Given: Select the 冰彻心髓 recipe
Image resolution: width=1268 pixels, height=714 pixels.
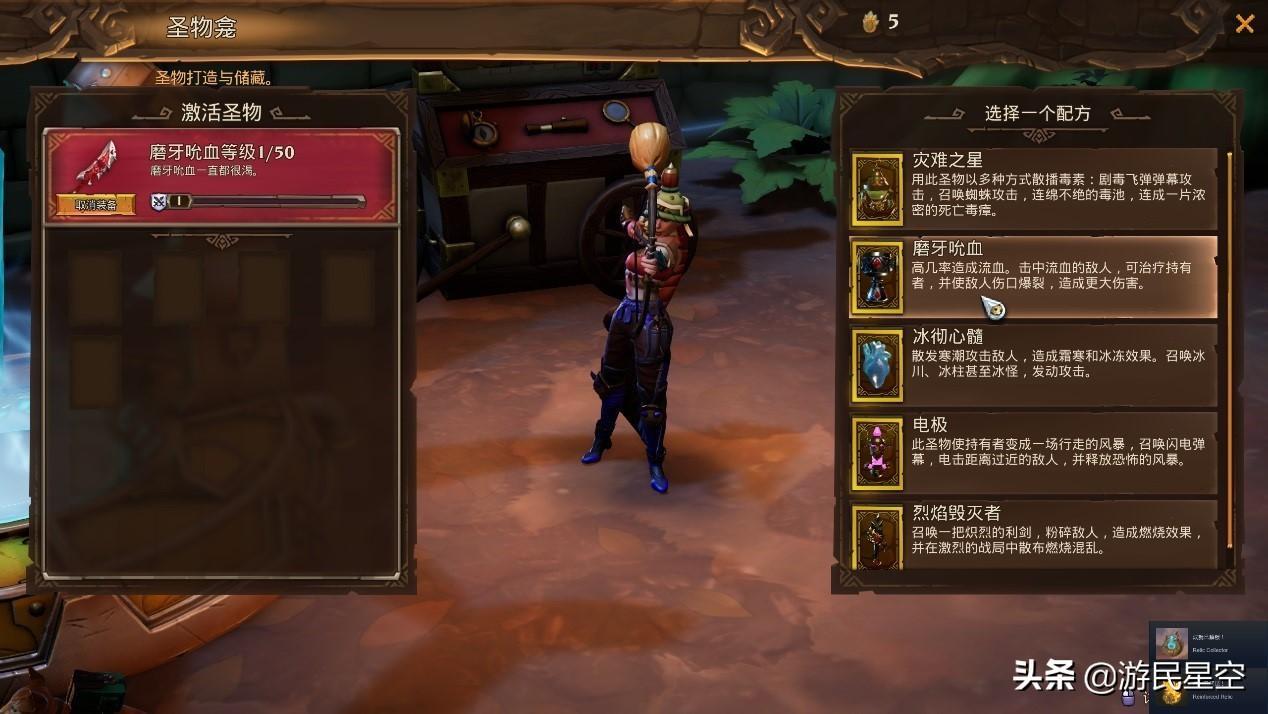Looking at the screenshot, I should point(1033,363).
